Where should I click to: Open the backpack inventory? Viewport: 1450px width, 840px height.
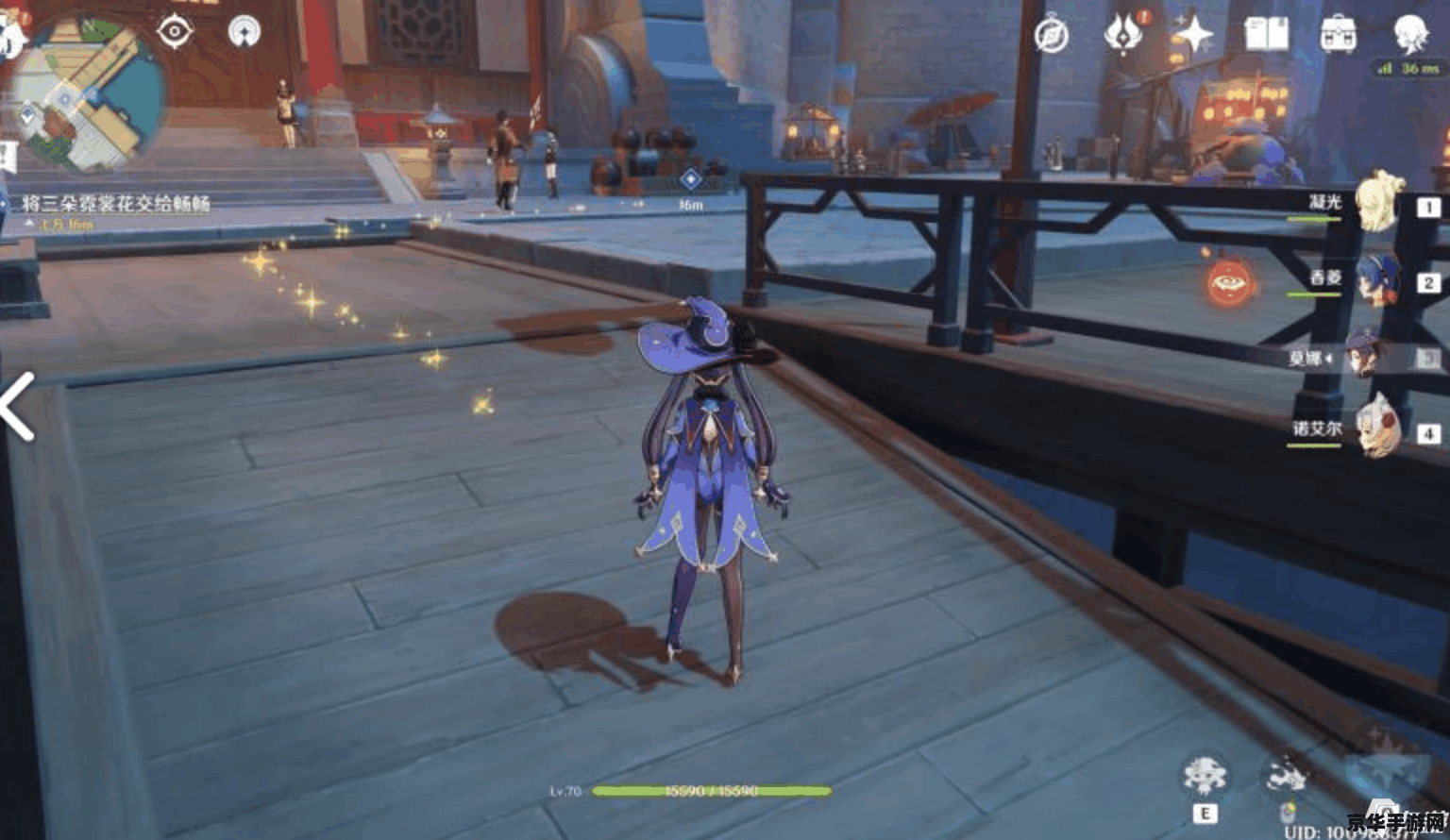[x=1338, y=35]
